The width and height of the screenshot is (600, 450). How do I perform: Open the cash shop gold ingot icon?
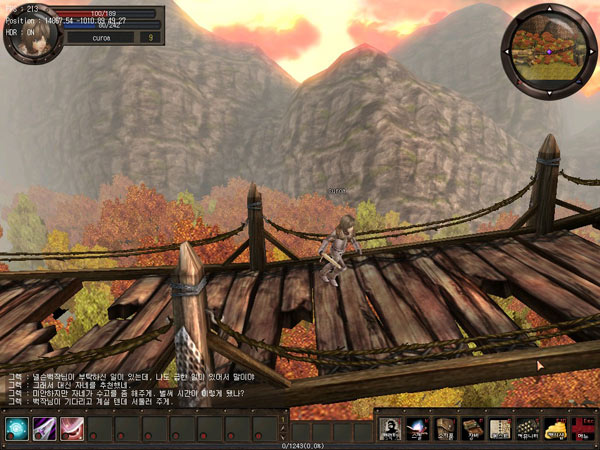555,429
